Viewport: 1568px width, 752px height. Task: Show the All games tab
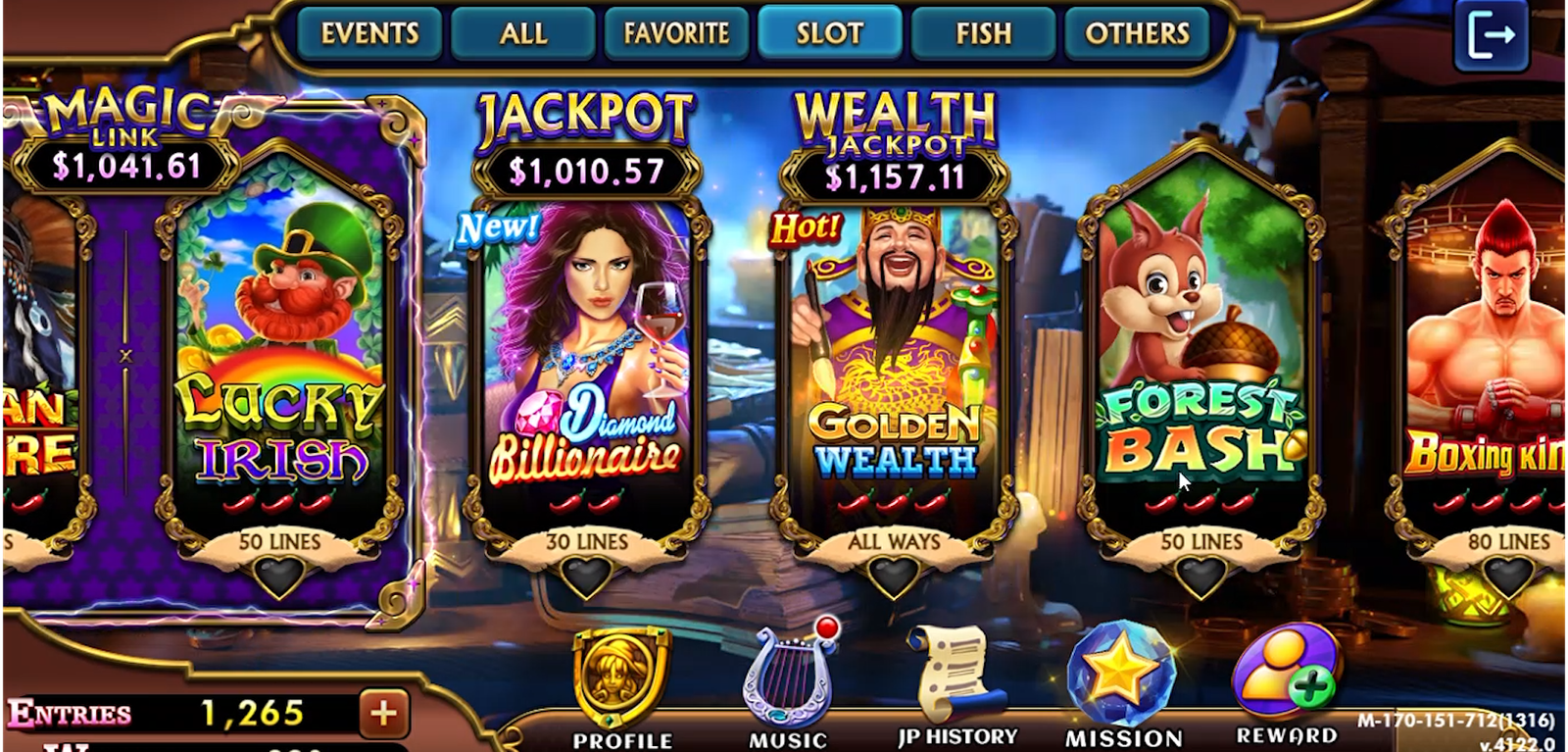pos(522,34)
